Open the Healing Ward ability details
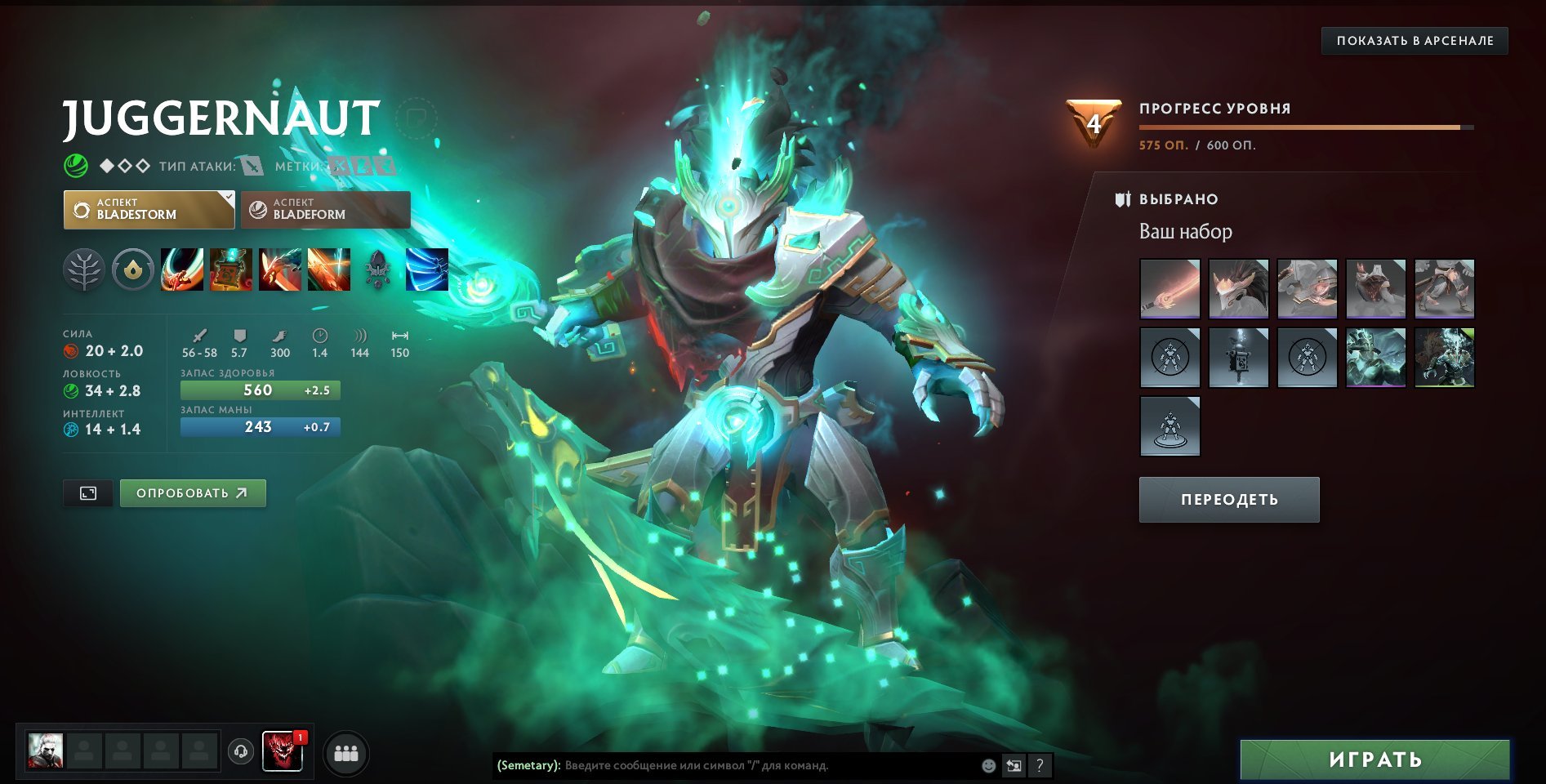 [x=231, y=271]
